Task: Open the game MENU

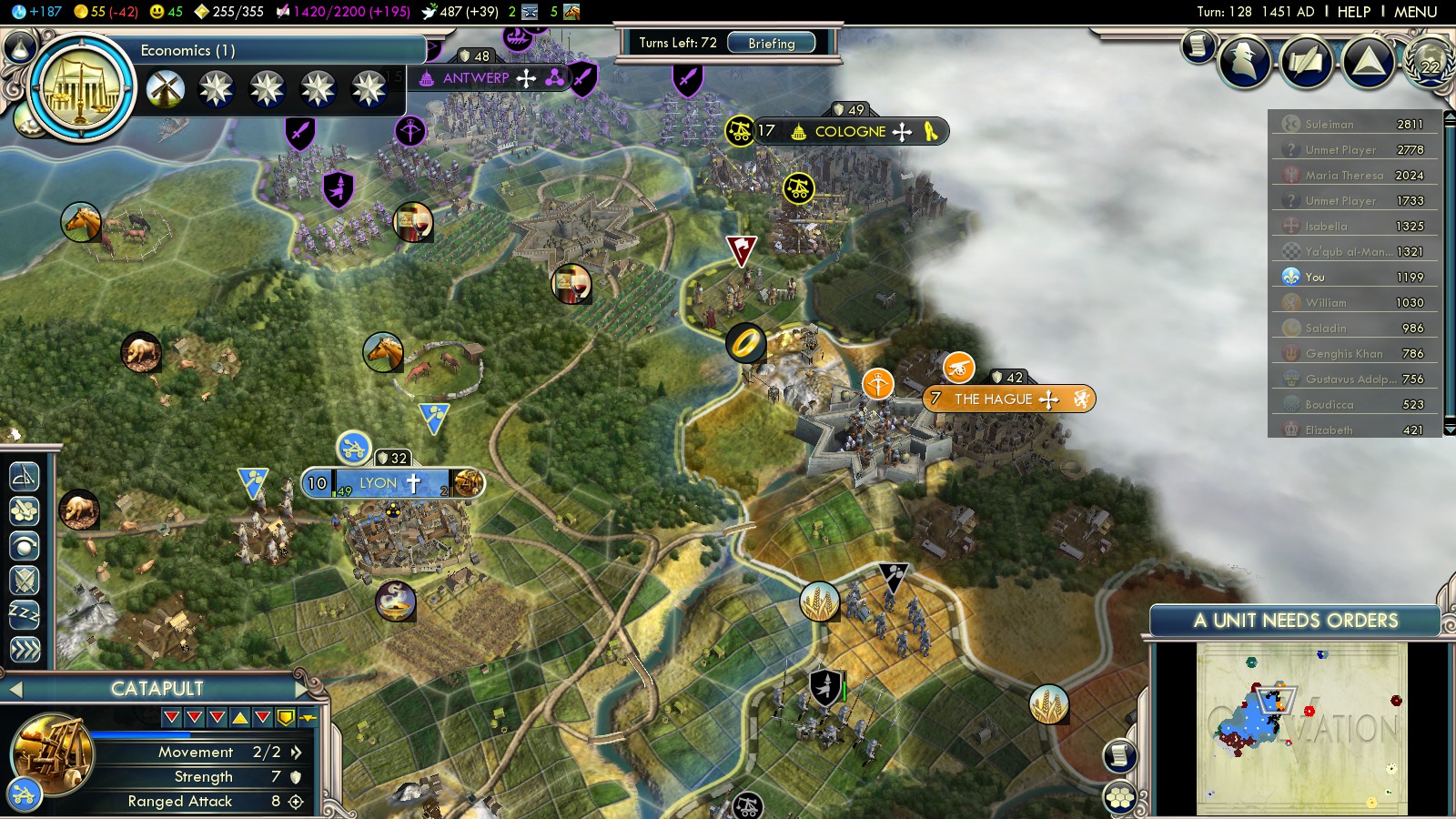Action: [1415, 12]
